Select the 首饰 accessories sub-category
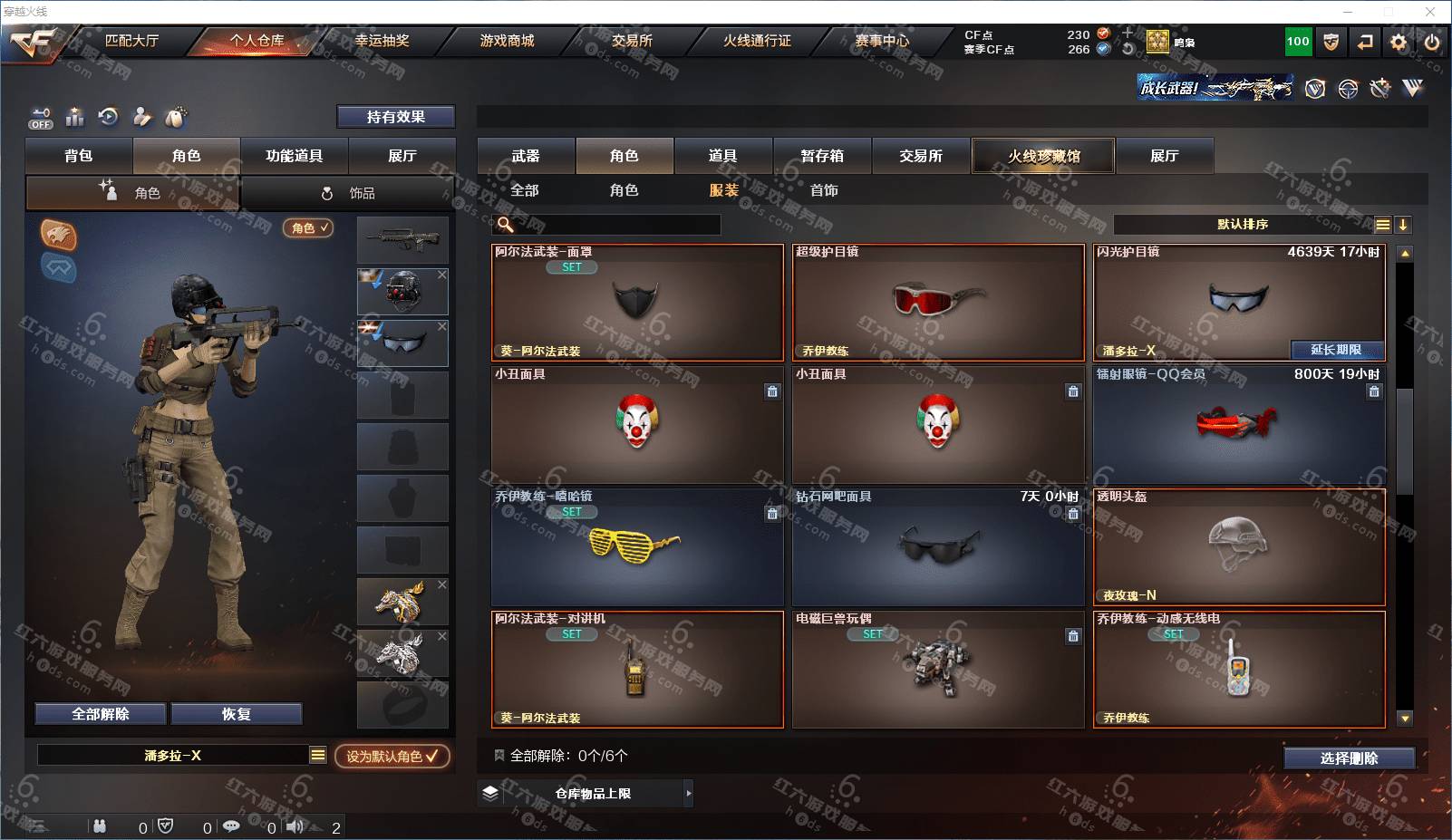Viewport: 1452px width, 840px height. (824, 190)
